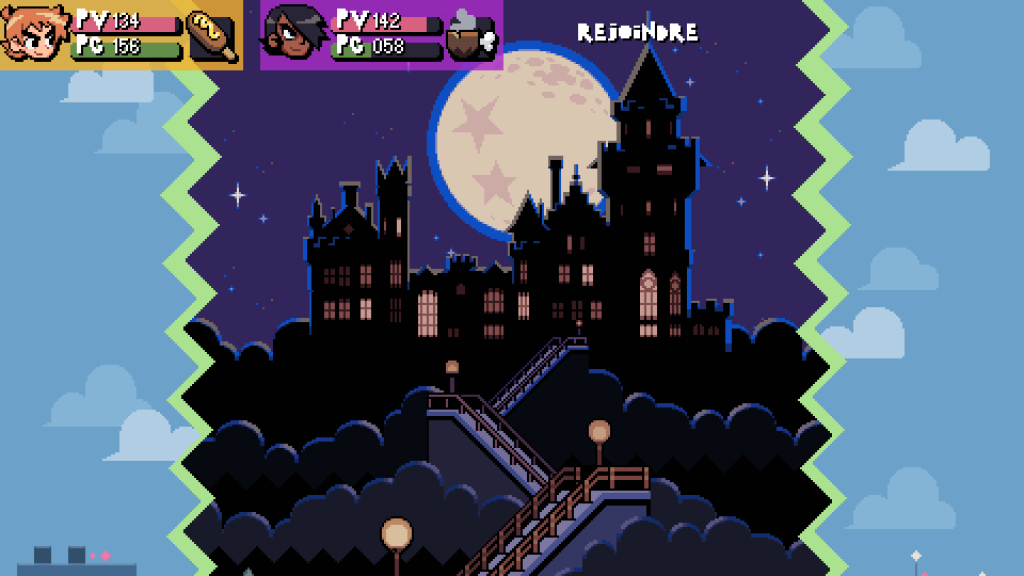Click the REJOINDRE join prompt
Image resolution: width=1024 pixels, height=576 pixels.
(x=638, y=33)
